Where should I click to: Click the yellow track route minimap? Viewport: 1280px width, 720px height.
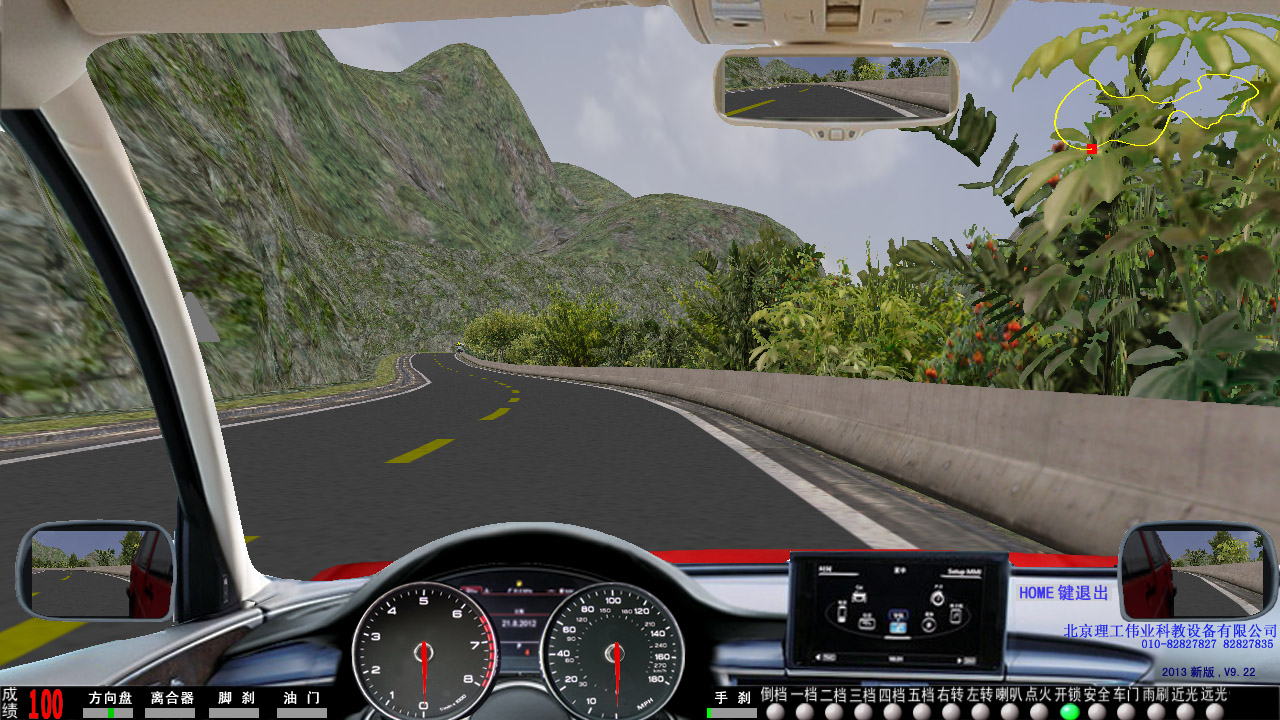1156,111
